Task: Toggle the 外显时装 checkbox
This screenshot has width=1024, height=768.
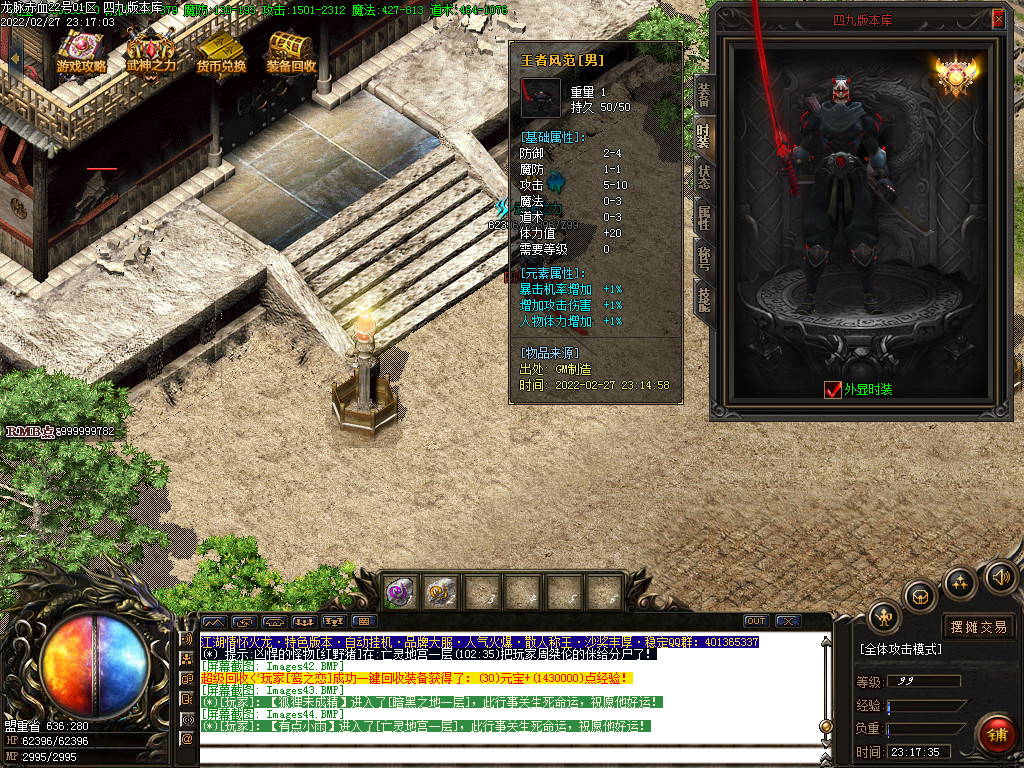Action: point(832,390)
